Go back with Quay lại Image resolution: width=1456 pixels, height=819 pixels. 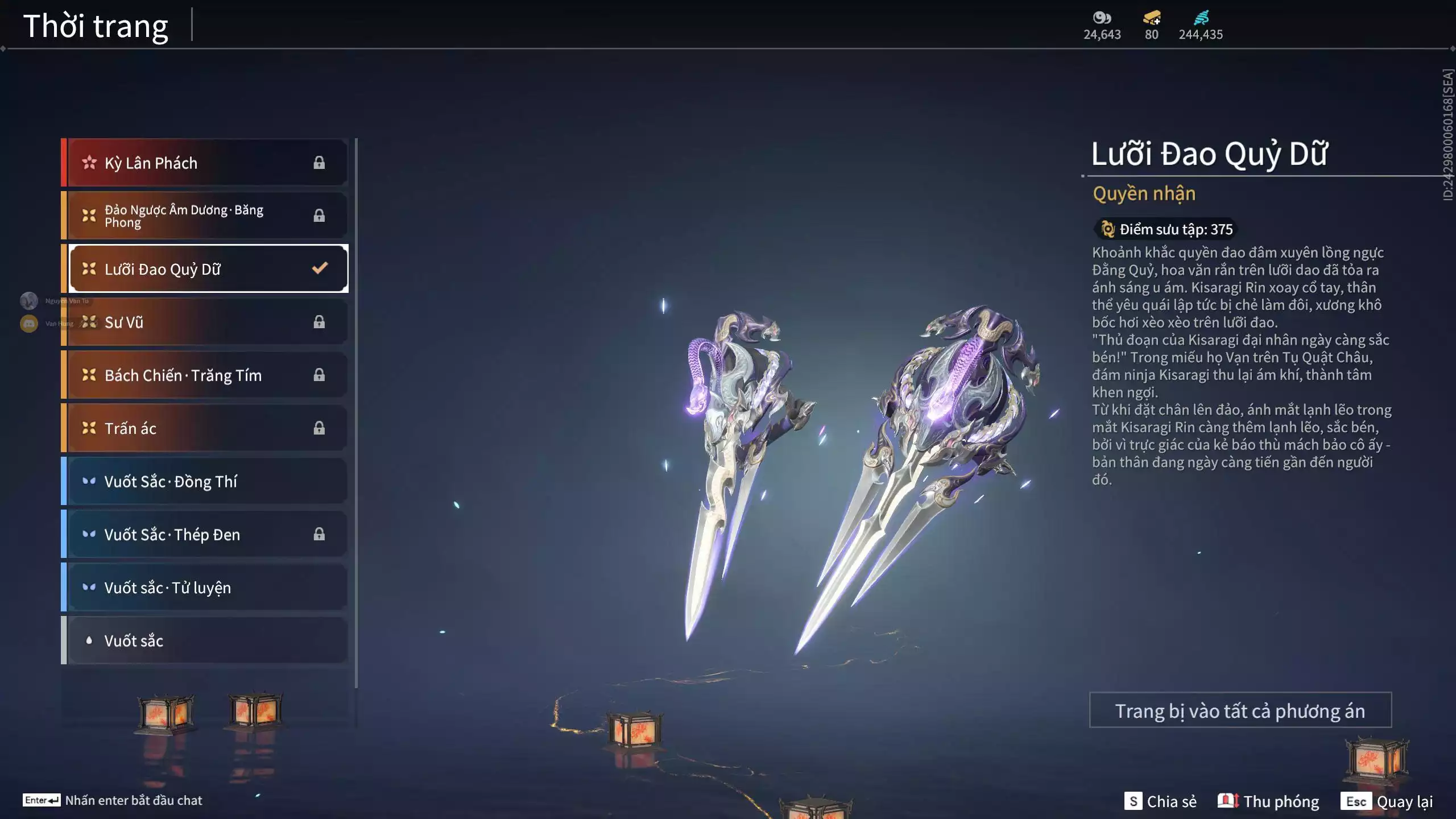click(1387, 801)
